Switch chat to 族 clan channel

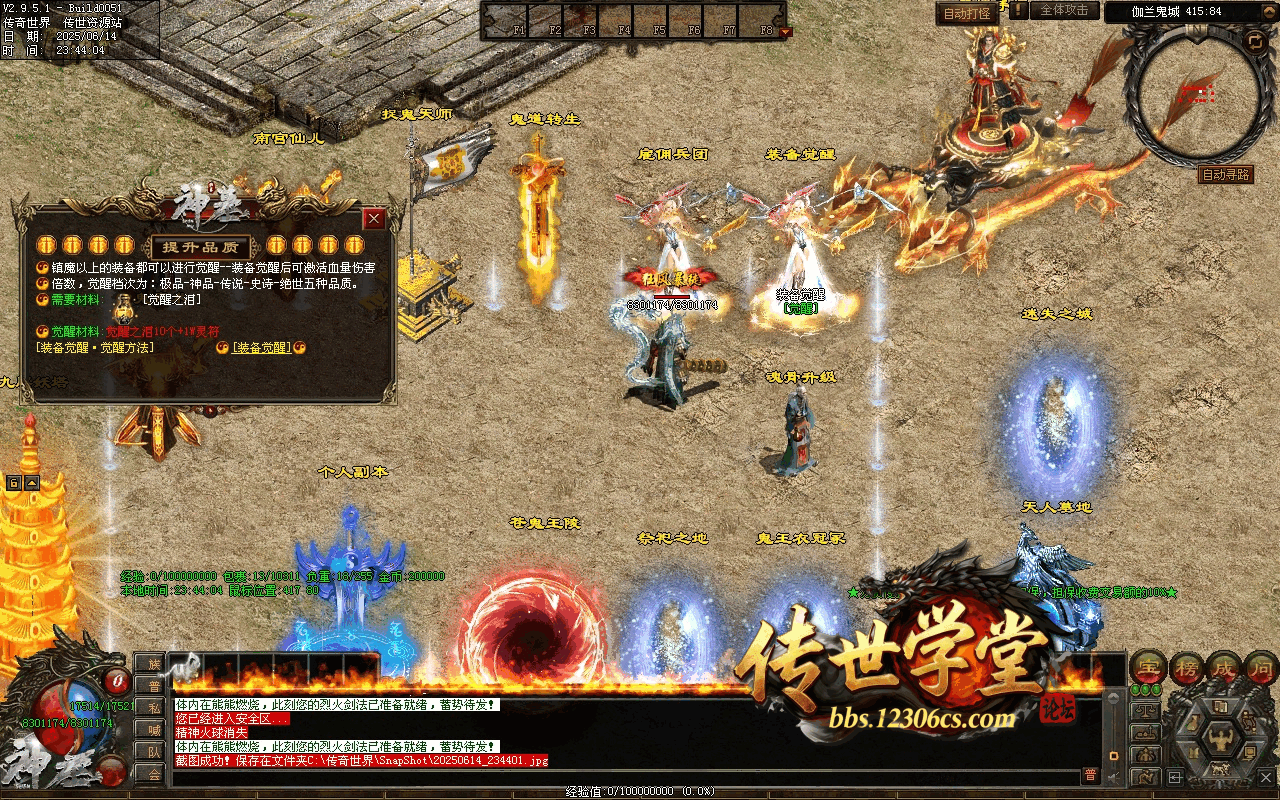pos(150,664)
